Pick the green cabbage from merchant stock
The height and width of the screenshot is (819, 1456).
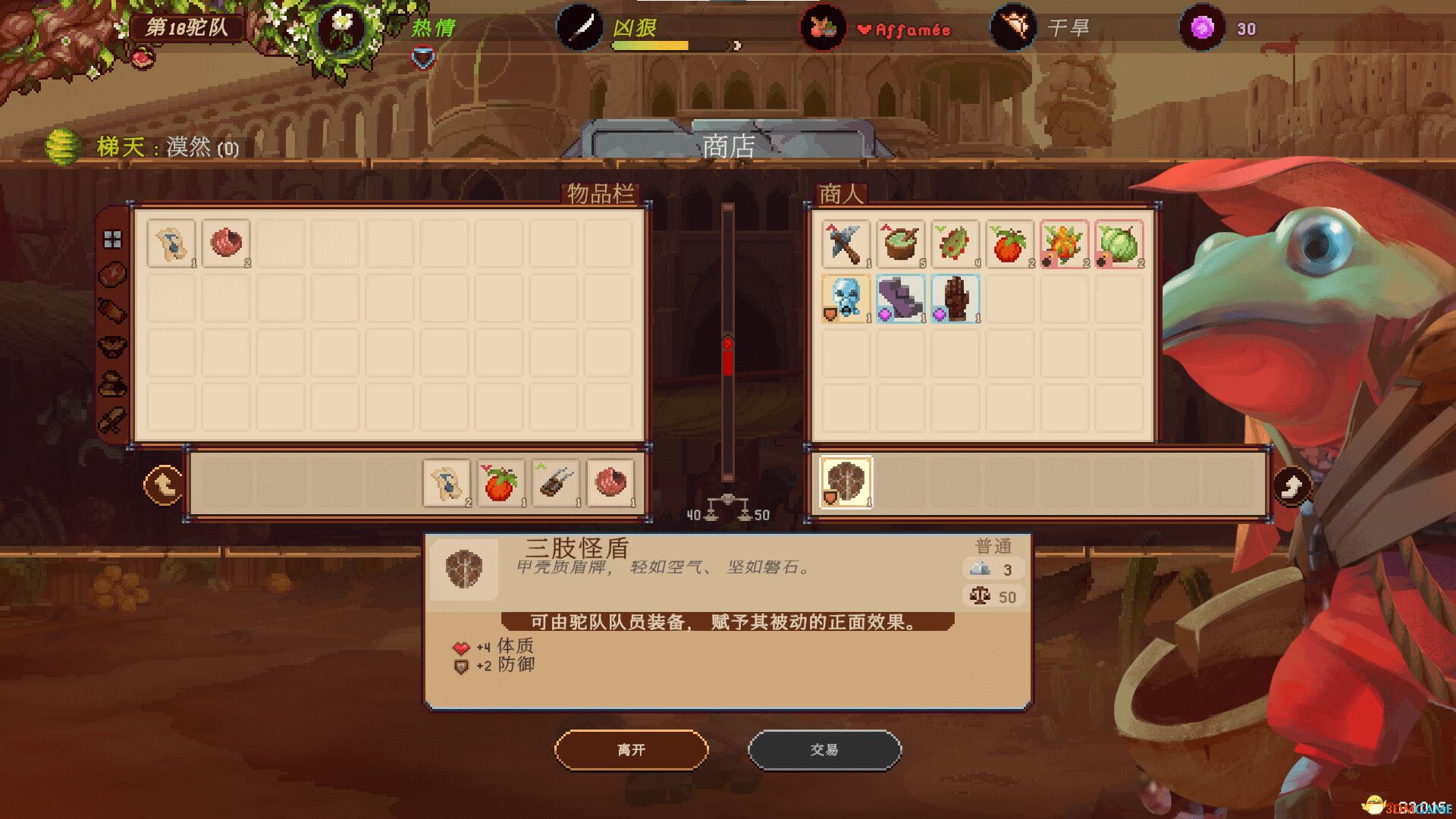coord(1119,243)
